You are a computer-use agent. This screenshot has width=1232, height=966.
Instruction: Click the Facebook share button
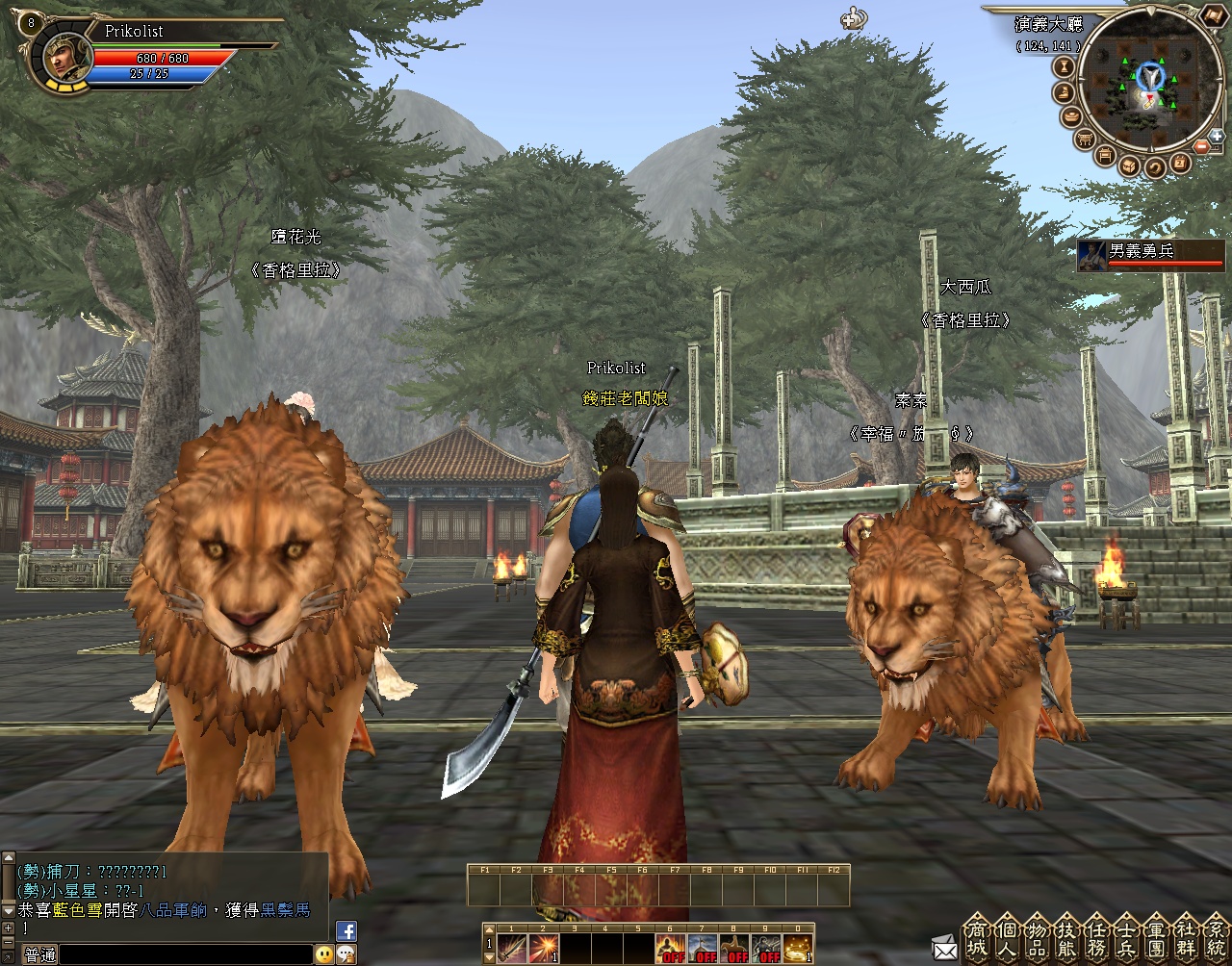[346, 930]
